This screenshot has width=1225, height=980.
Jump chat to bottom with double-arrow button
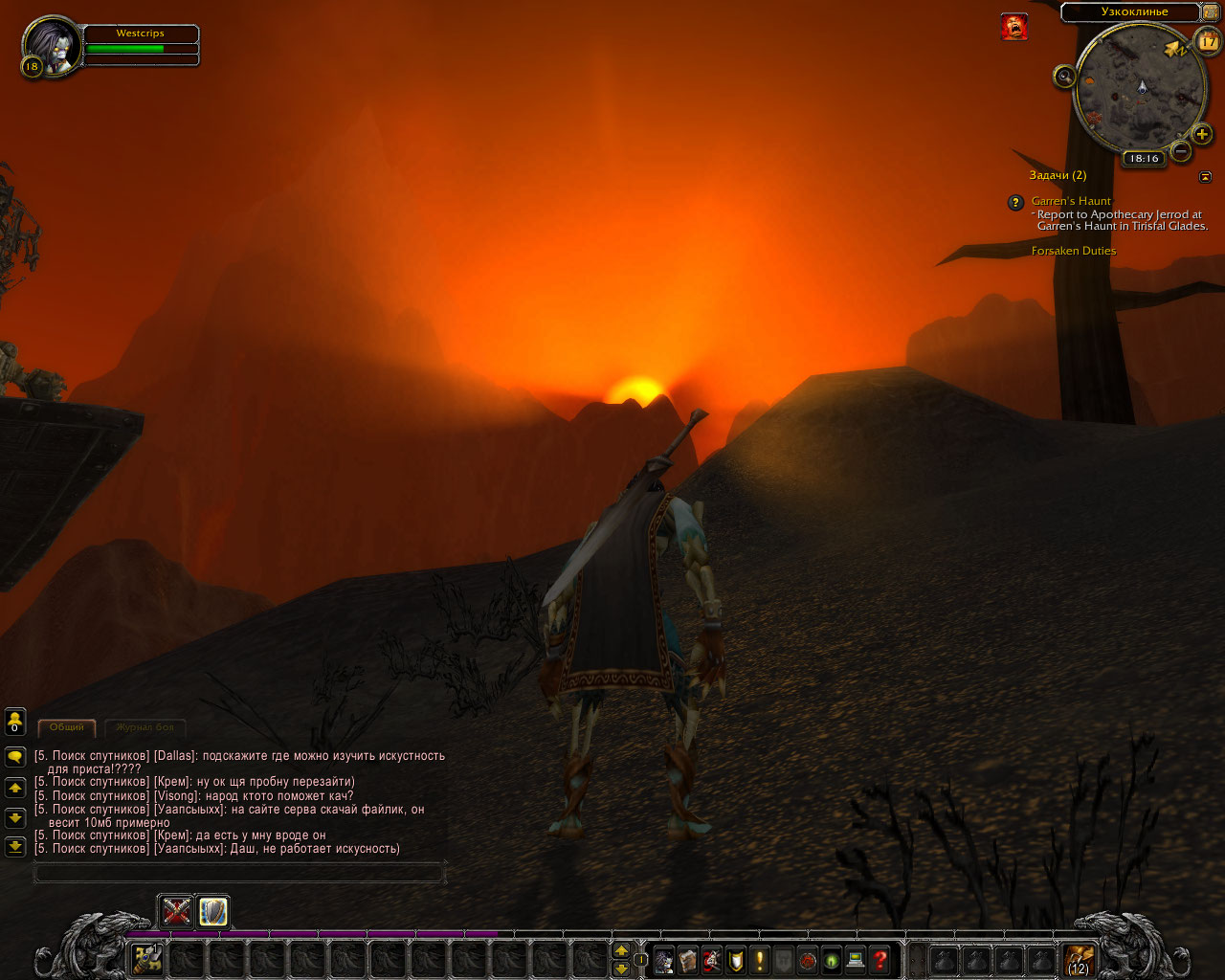click(x=15, y=846)
